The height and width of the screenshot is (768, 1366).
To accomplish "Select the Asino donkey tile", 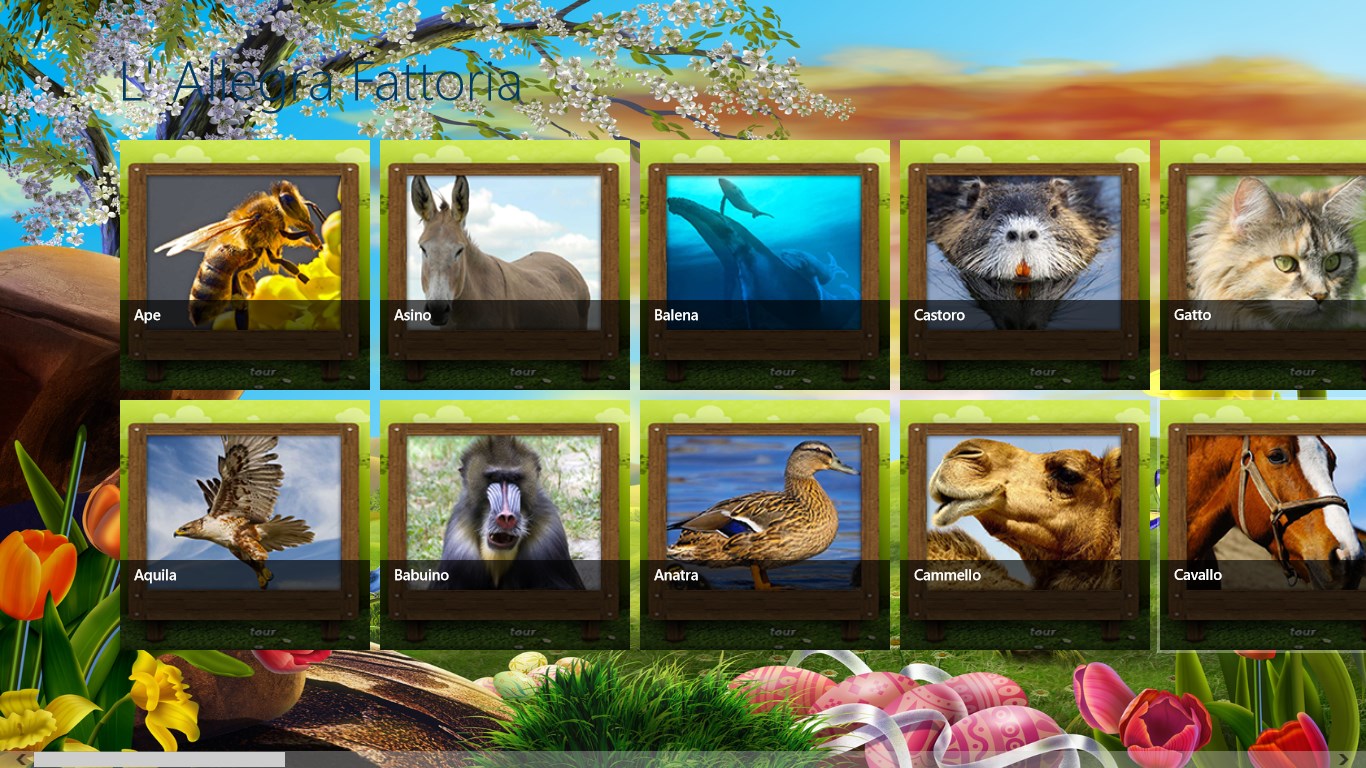I will pyautogui.click(x=504, y=264).
